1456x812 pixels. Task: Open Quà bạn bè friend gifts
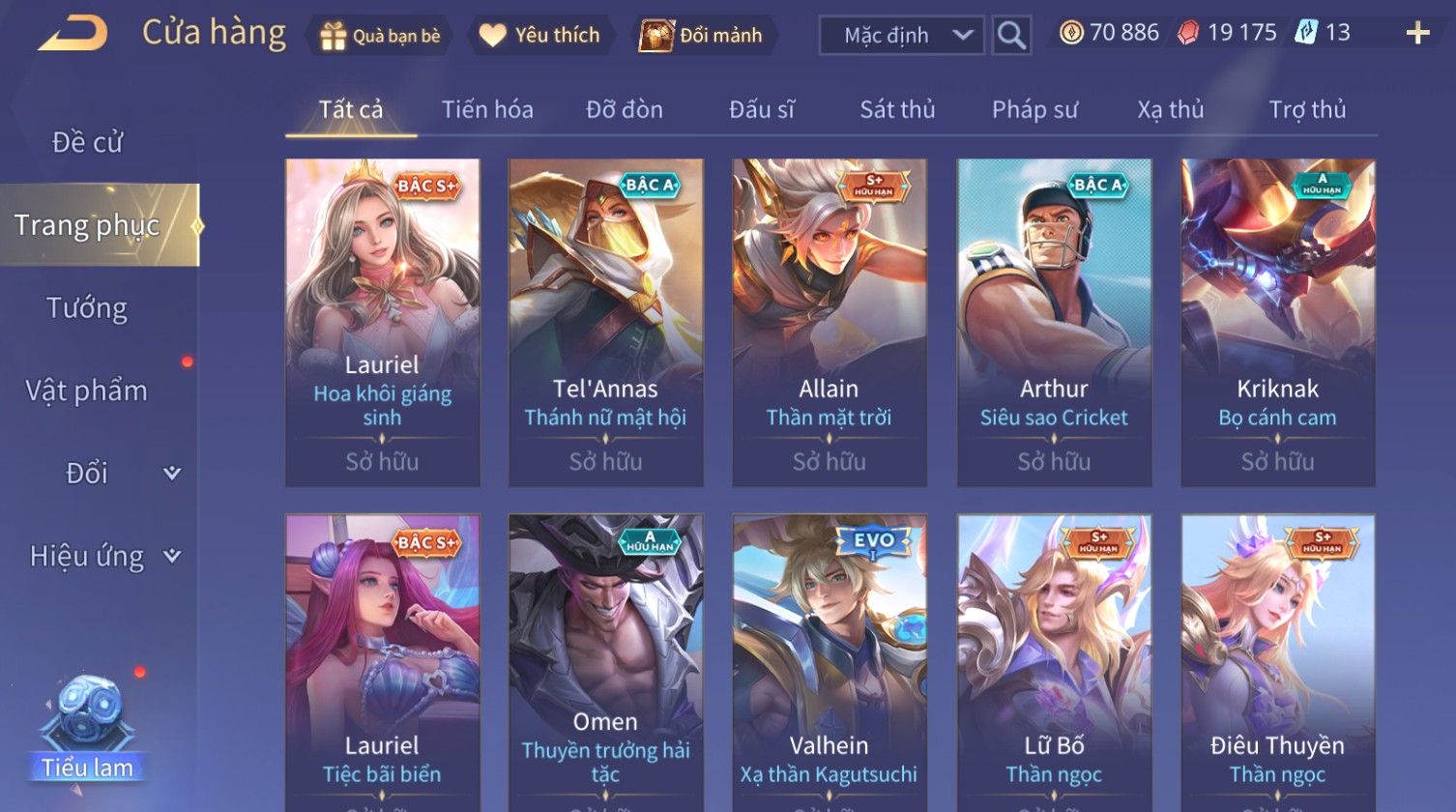pyautogui.click(x=380, y=36)
